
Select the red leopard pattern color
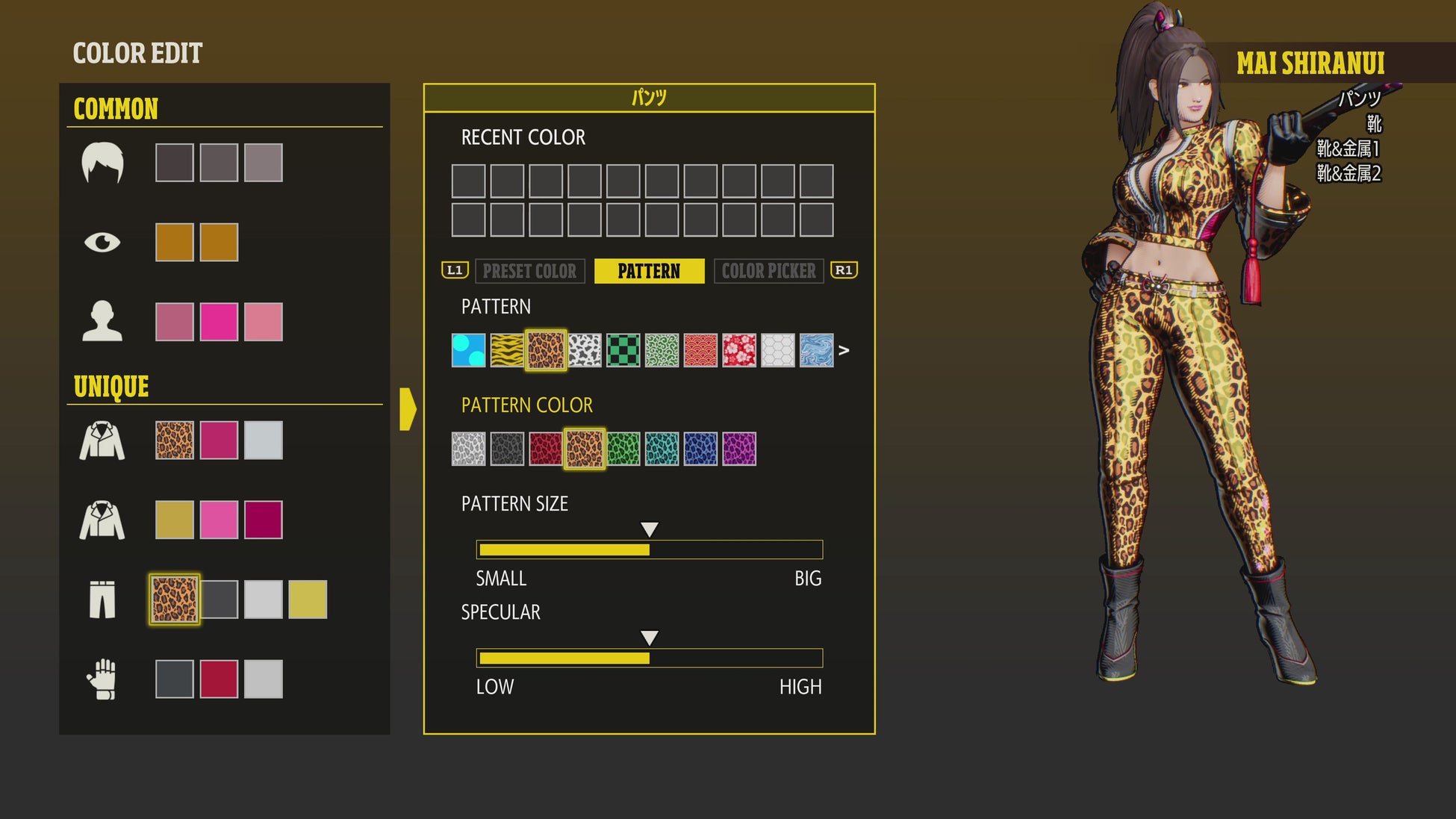[546, 449]
